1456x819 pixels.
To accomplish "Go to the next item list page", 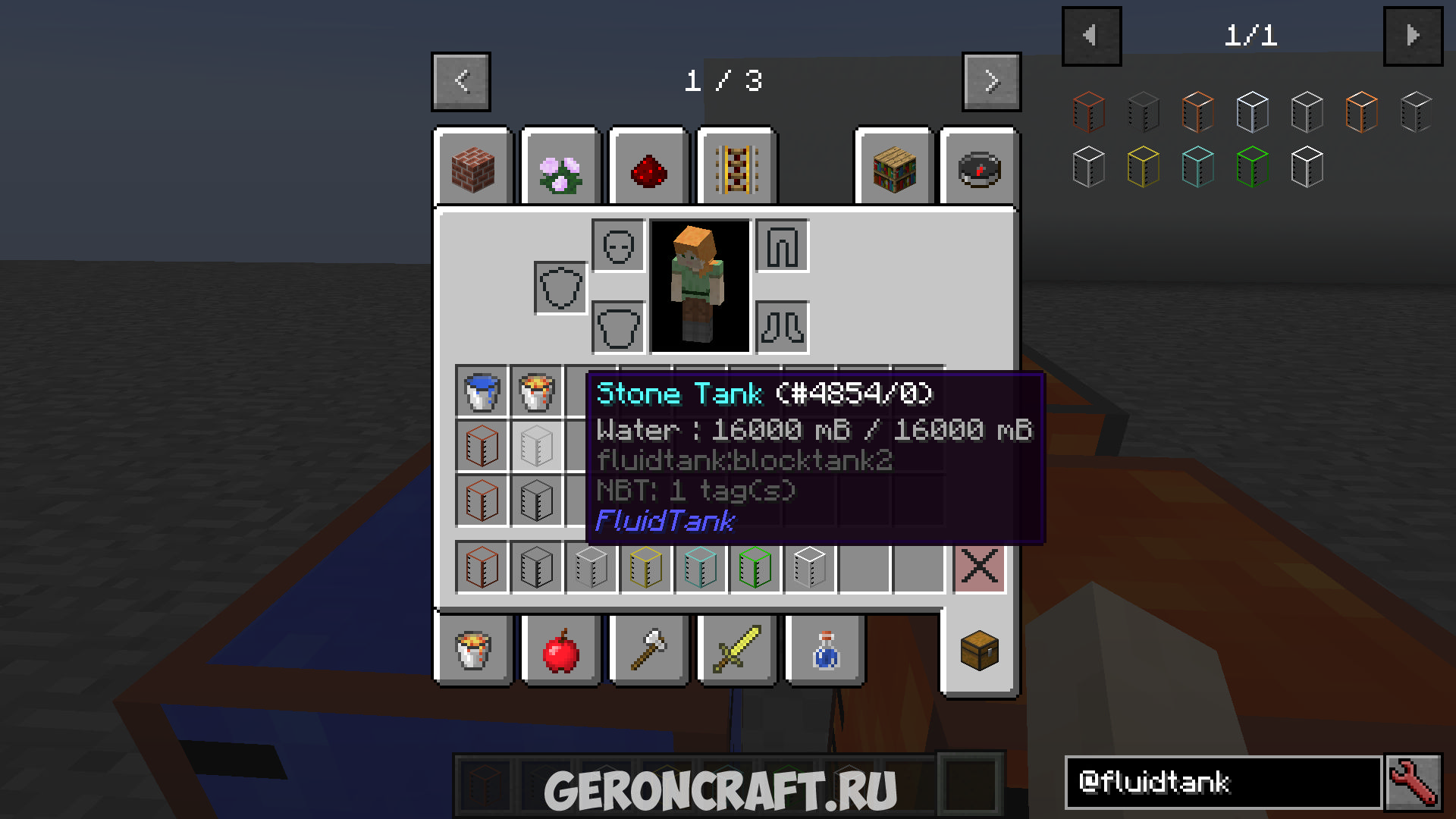I will coord(1413,36).
